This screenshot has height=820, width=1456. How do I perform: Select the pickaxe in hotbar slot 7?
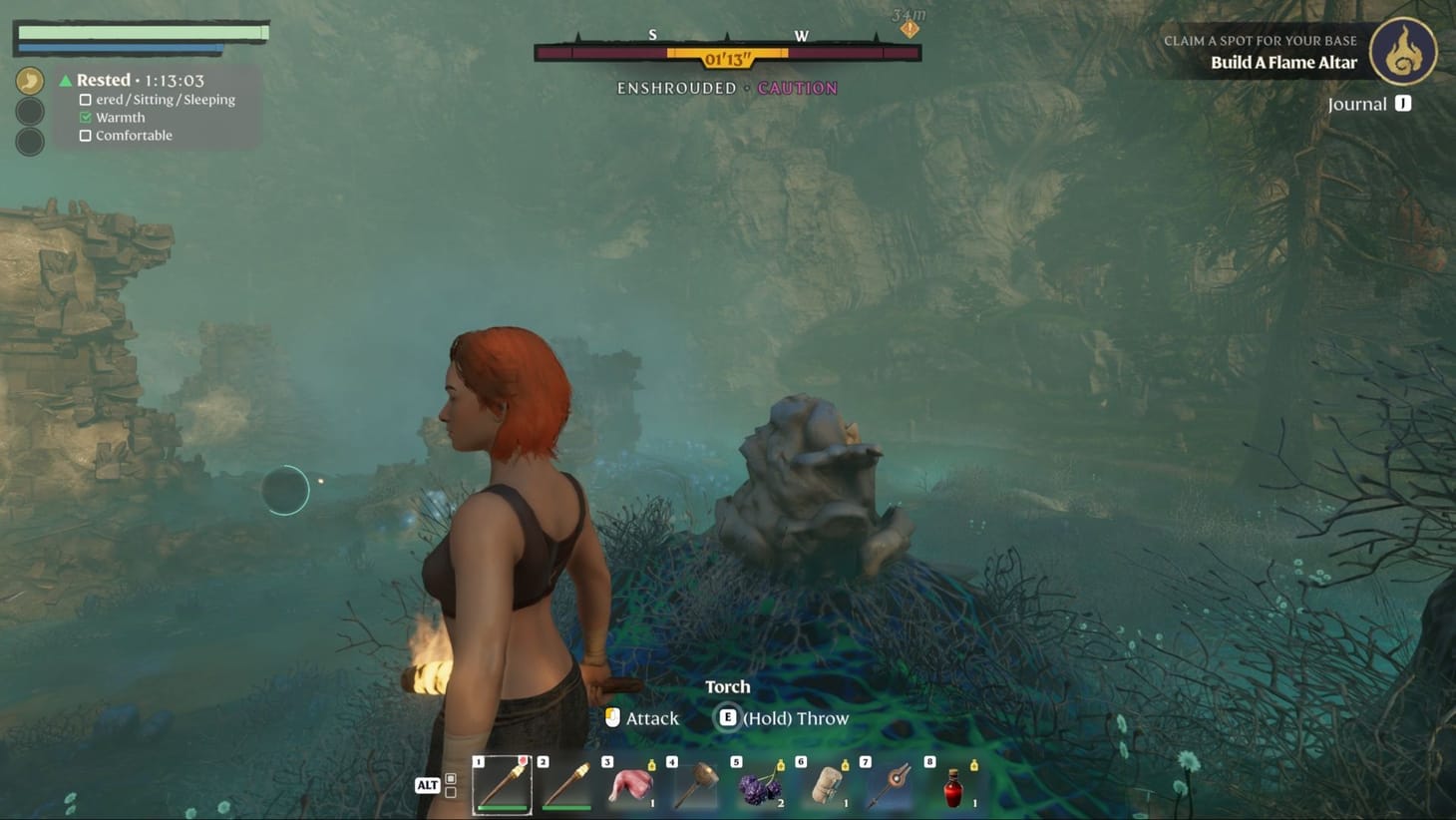tap(892, 784)
